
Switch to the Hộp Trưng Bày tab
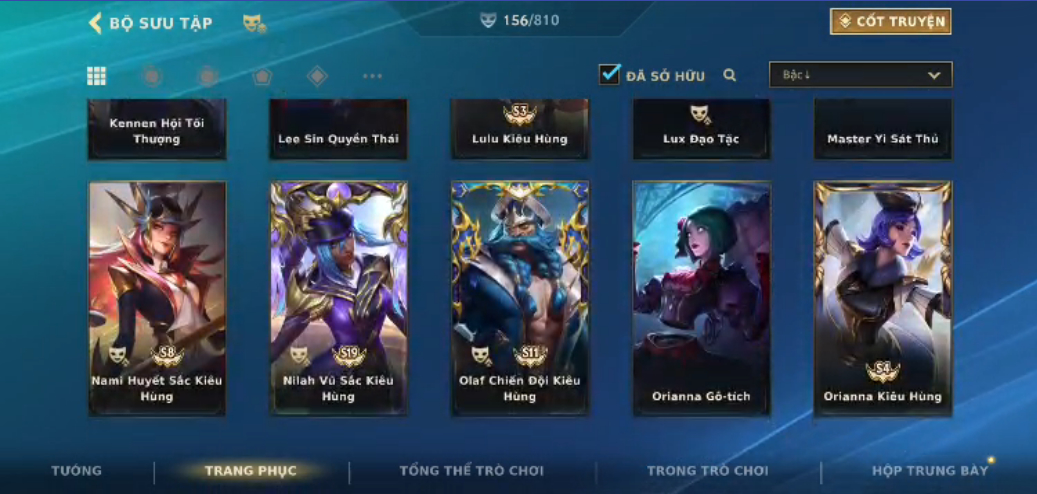pyautogui.click(x=929, y=471)
